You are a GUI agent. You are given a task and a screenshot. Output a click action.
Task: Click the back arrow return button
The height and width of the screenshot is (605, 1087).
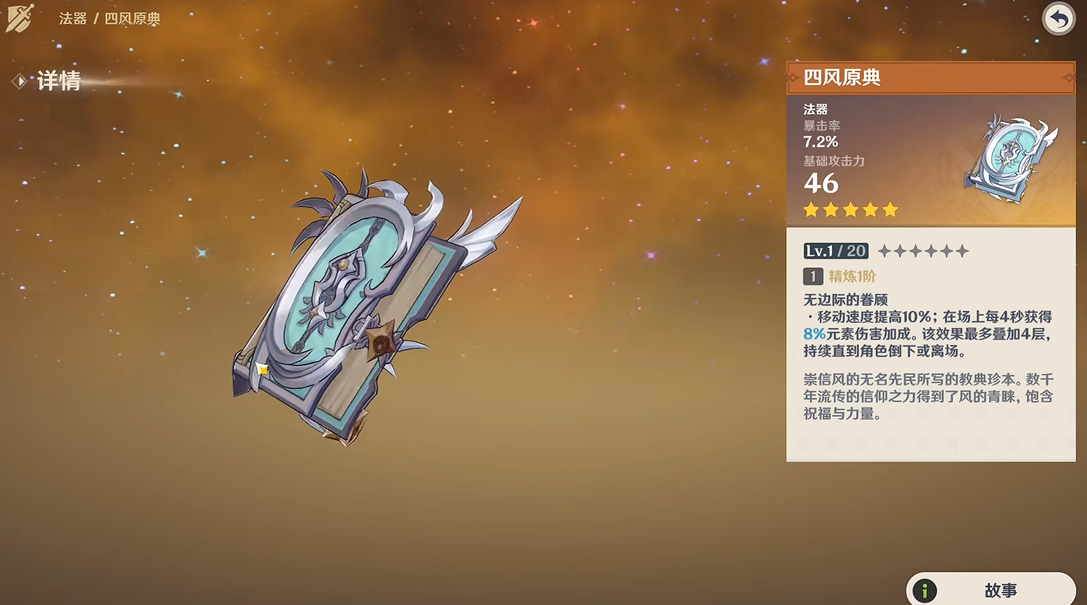(1058, 18)
